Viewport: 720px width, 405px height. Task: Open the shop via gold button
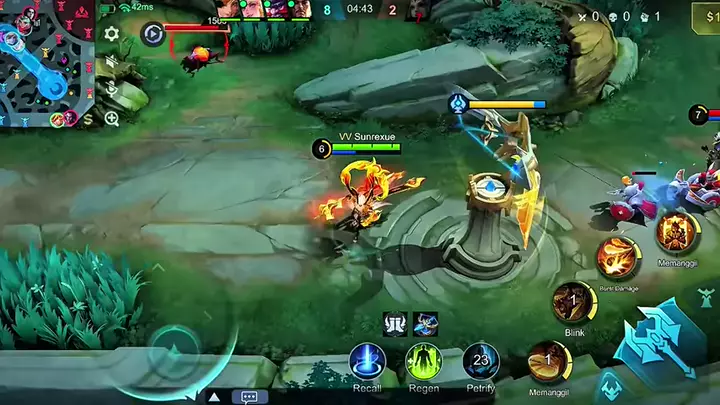[706, 17]
